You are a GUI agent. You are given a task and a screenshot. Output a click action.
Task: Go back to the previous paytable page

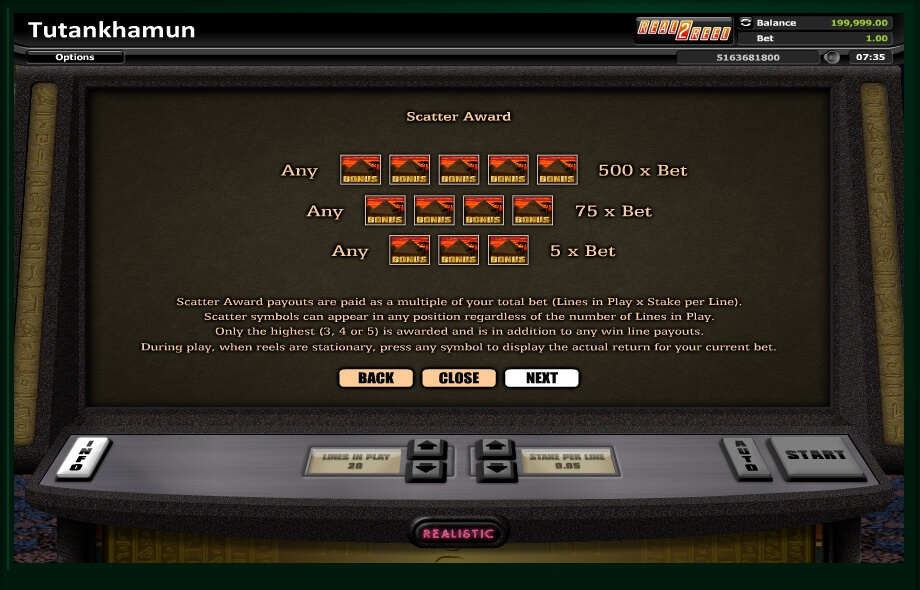pos(375,378)
